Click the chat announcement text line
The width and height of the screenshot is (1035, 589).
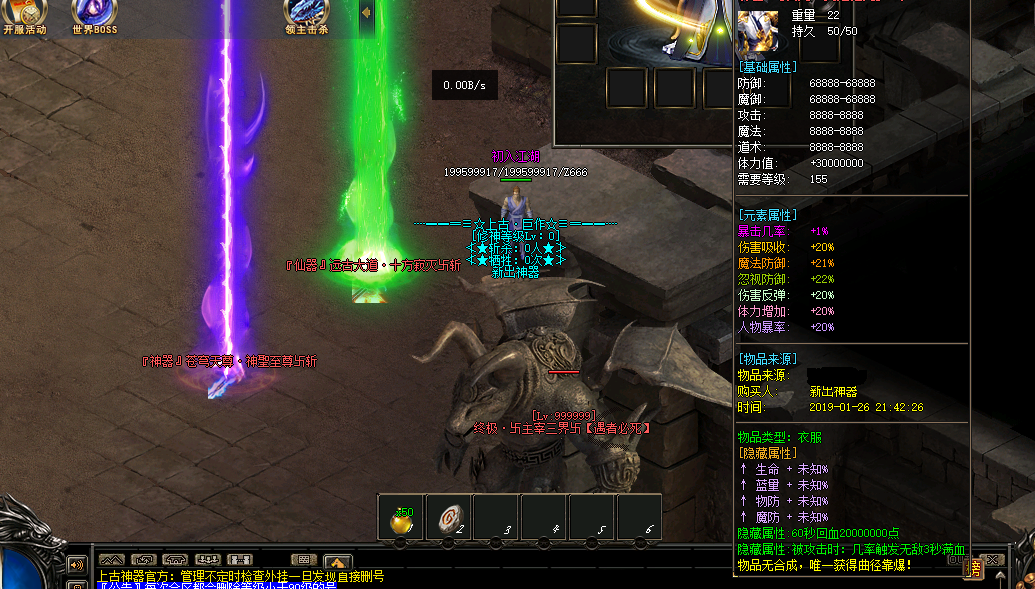[240, 576]
